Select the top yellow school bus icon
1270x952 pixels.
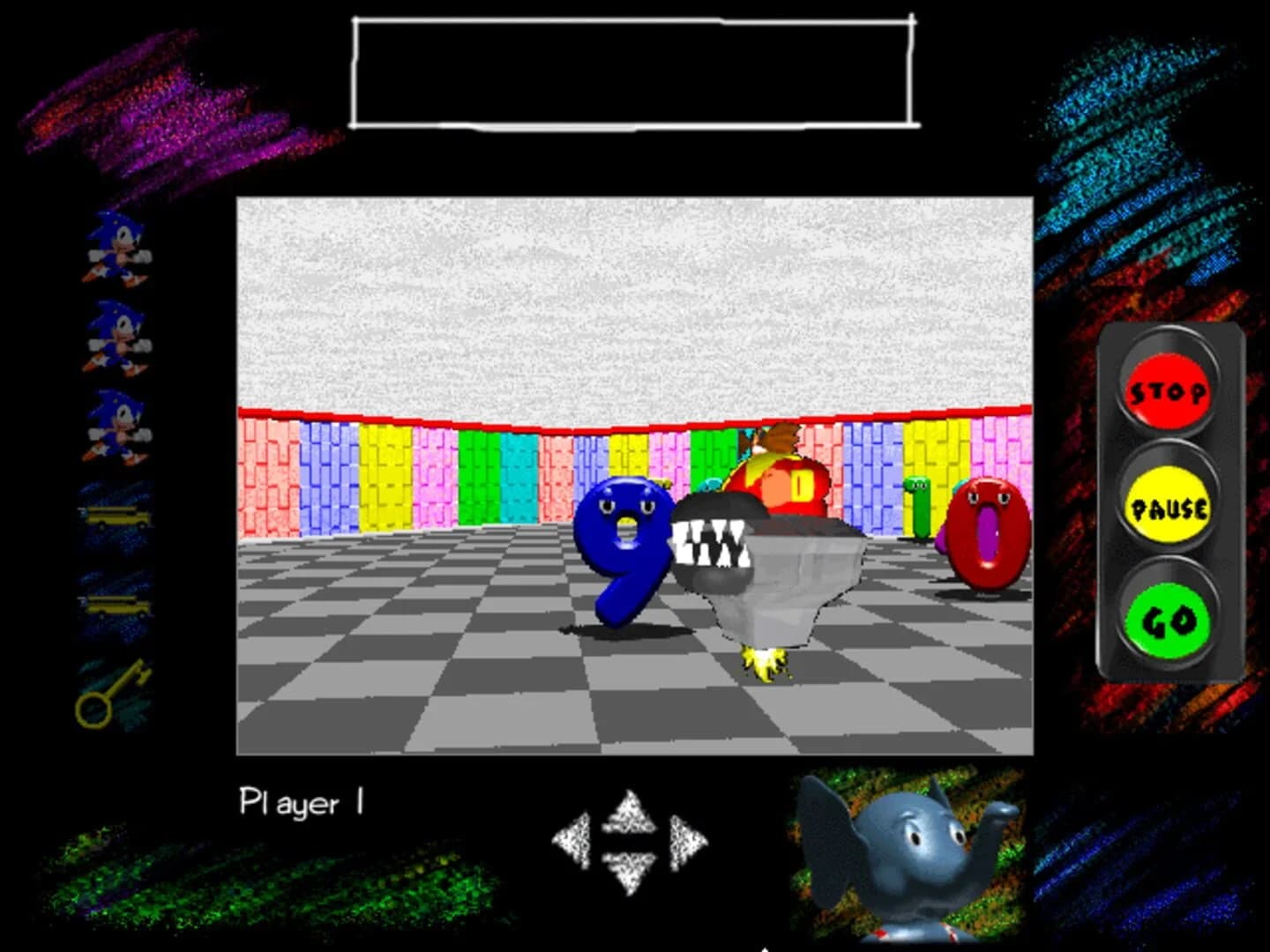[117, 513]
